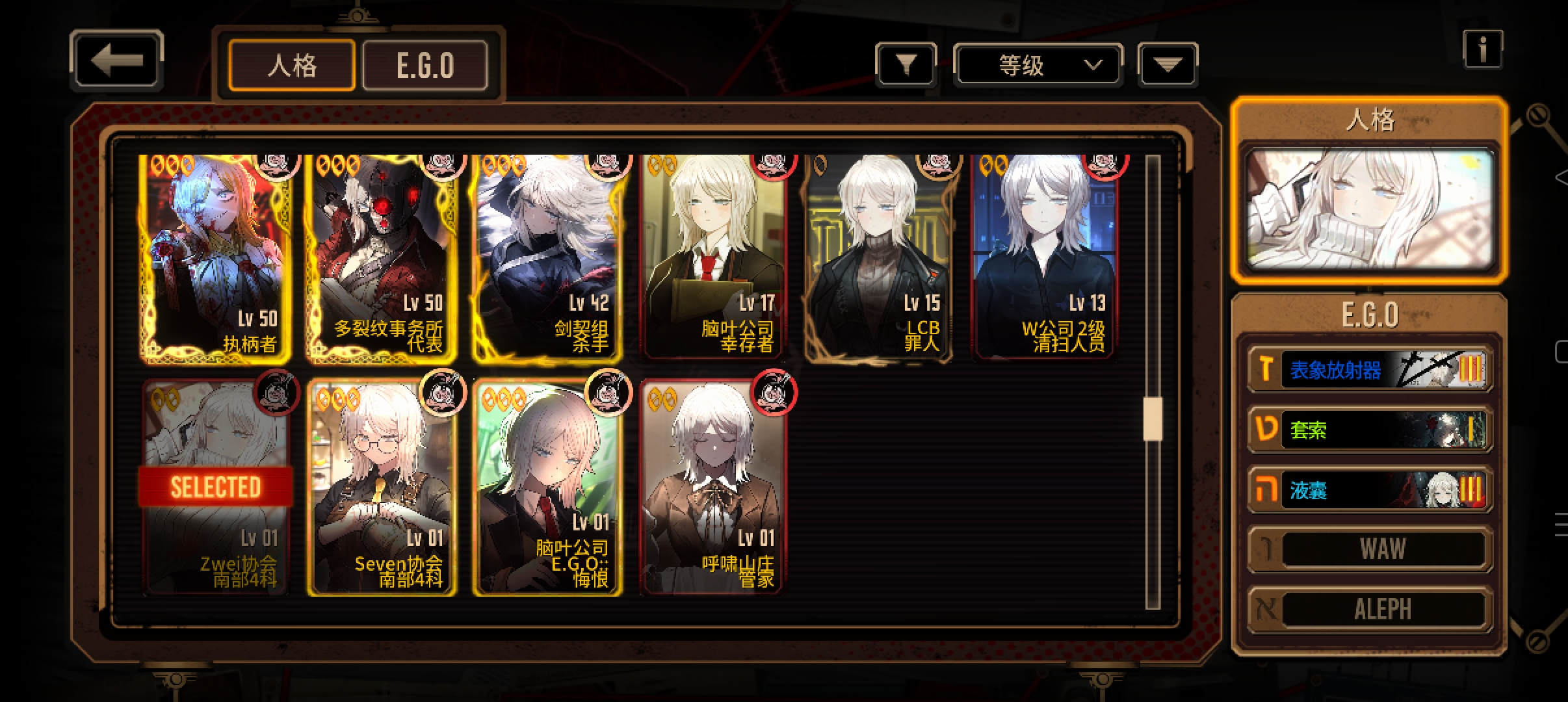Open the filter funnel button
This screenshot has width=1568, height=702.
906,64
